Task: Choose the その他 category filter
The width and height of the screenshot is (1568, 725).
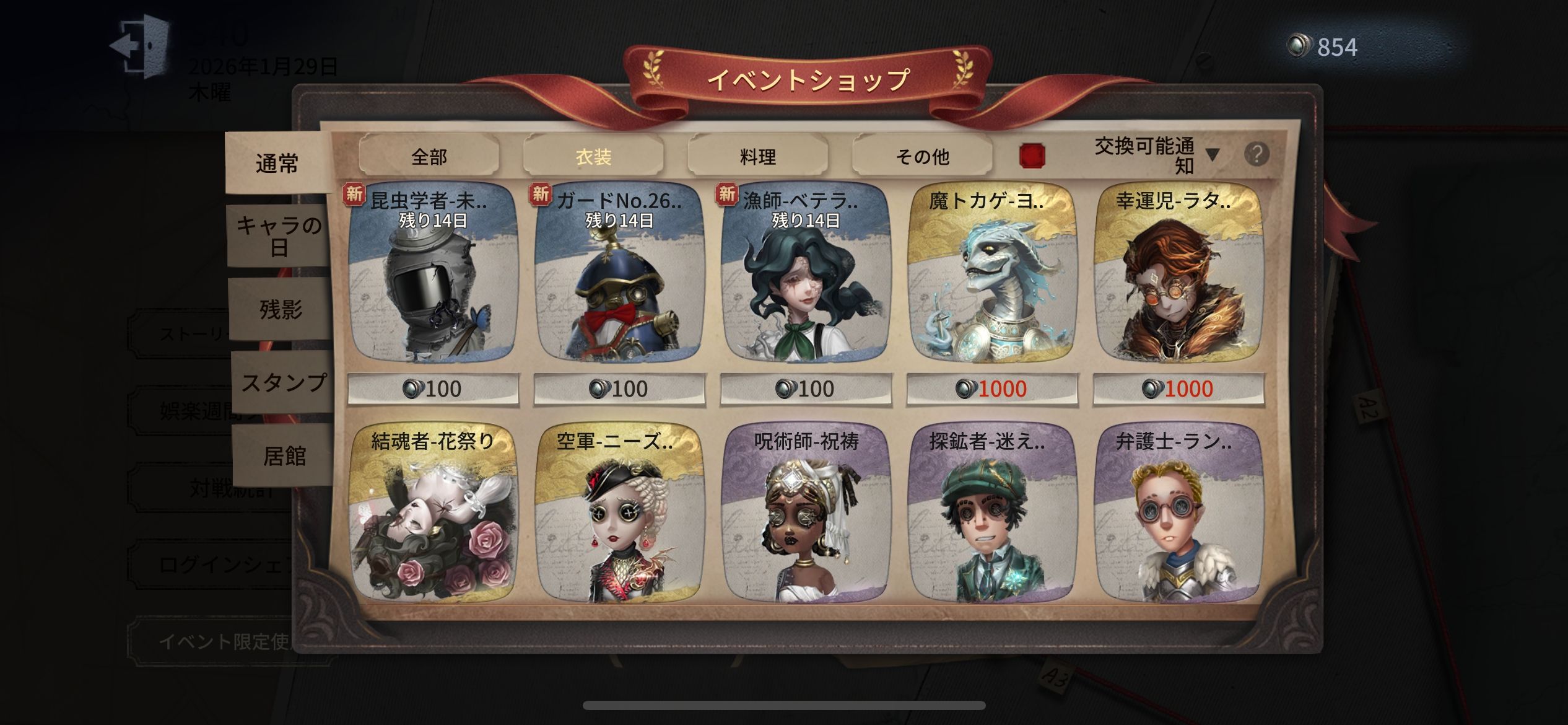Action: (922, 156)
